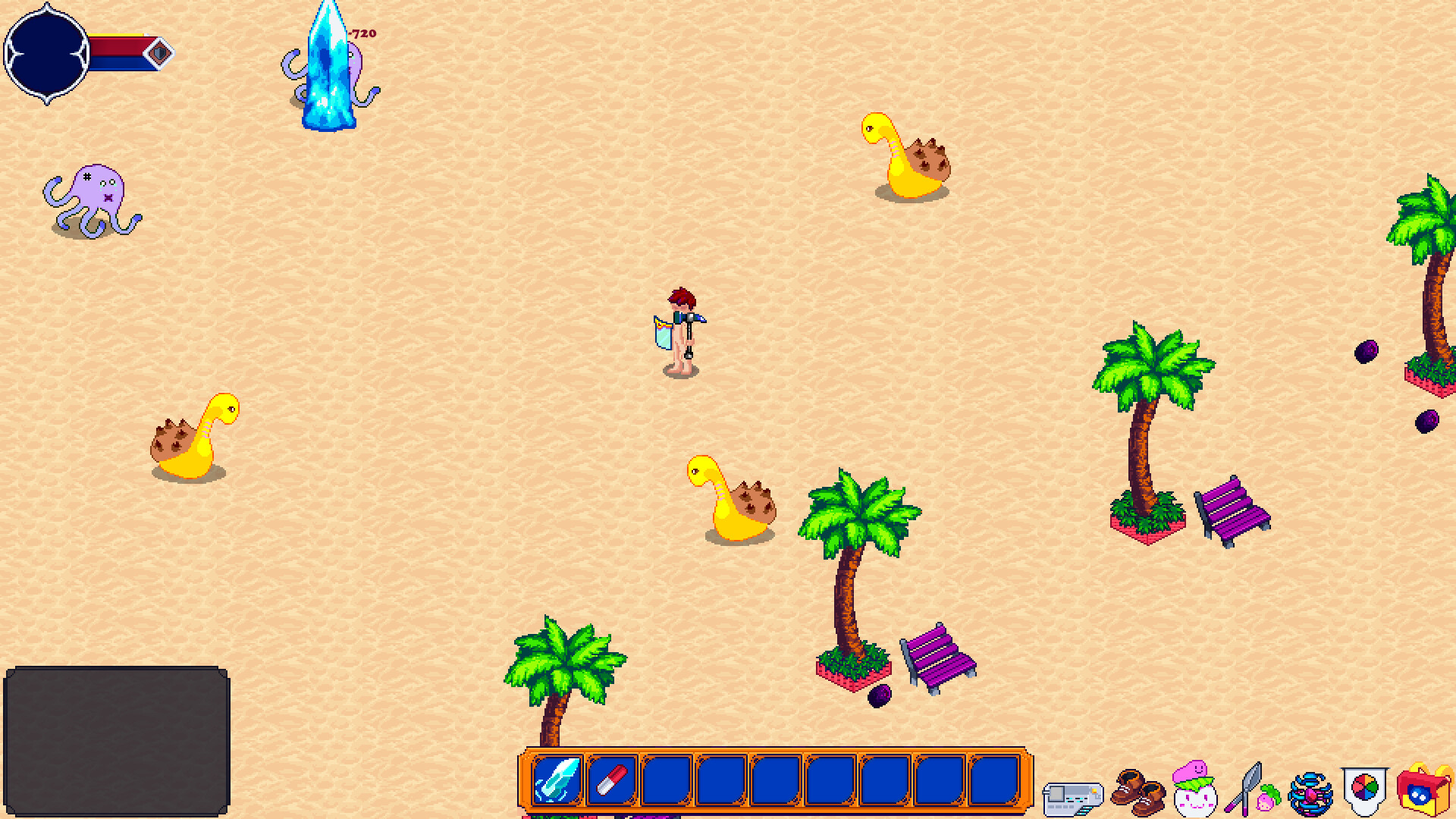
Task: Click the ice crystal spell effect
Action: pyautogui.click(x=328, y=64)
